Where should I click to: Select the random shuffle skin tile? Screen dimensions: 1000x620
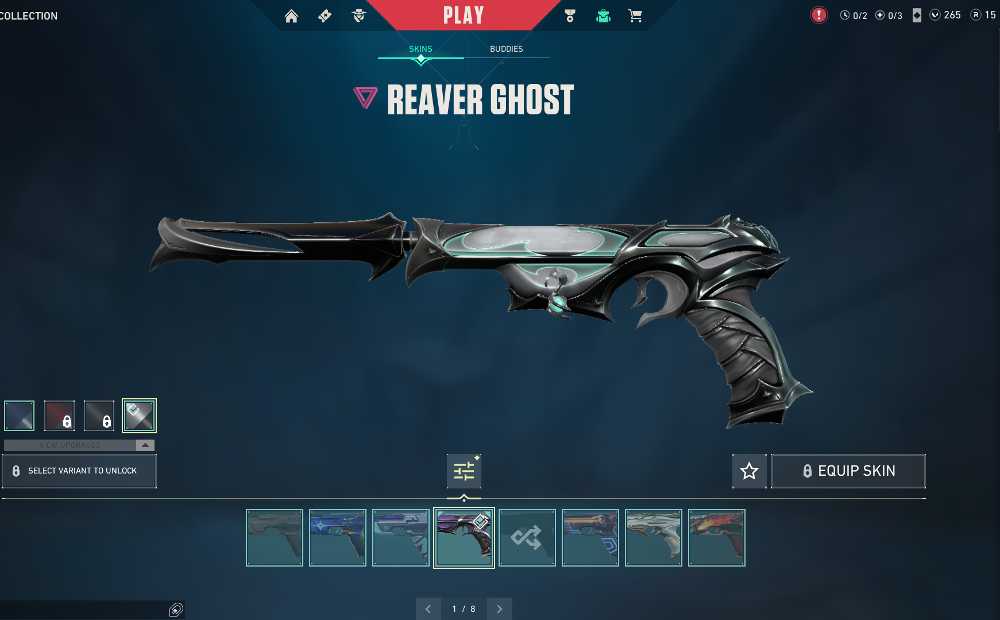[x=527, y=538]
